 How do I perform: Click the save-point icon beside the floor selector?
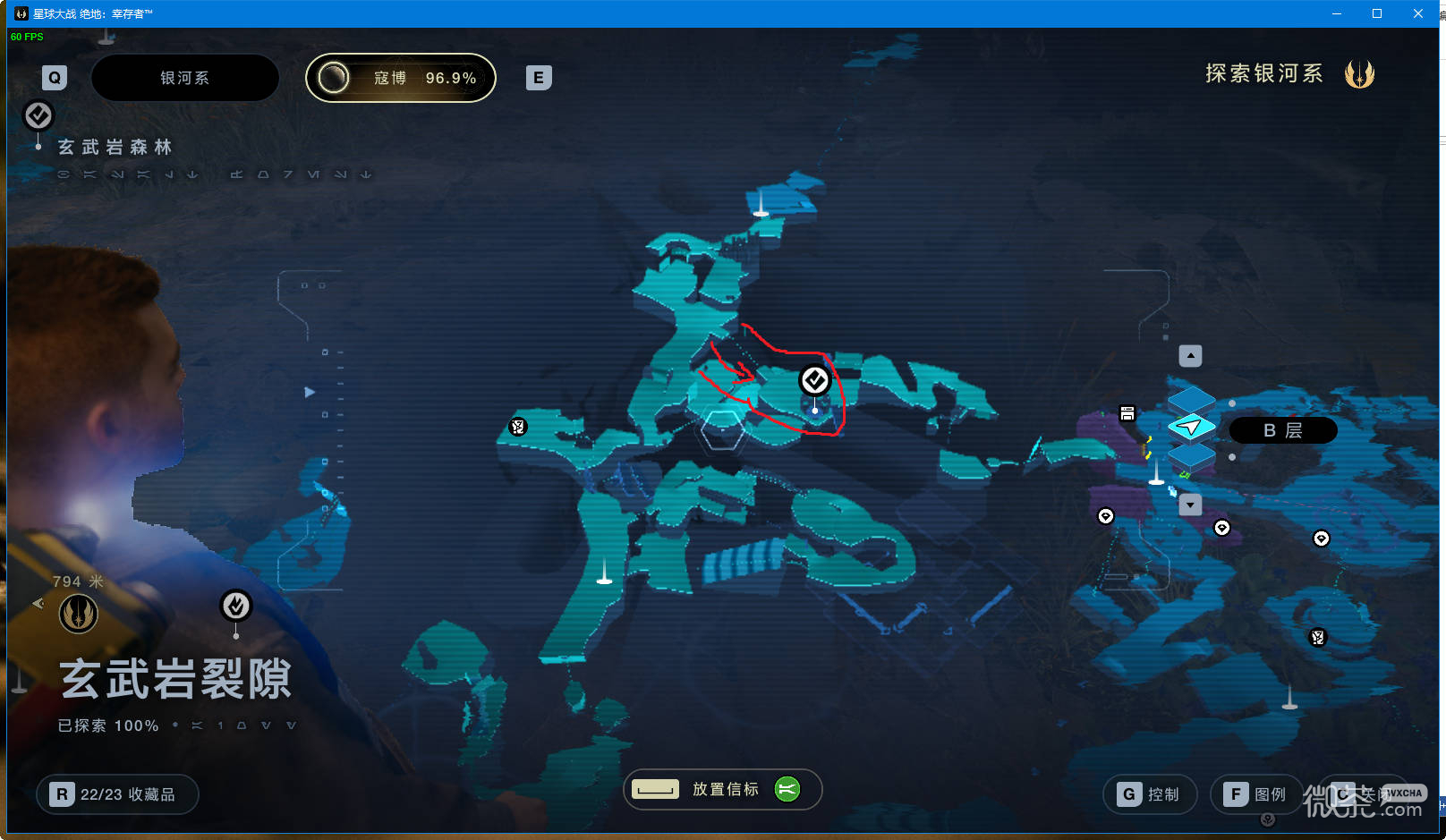pyautogui.click(x=1127, y=413)
